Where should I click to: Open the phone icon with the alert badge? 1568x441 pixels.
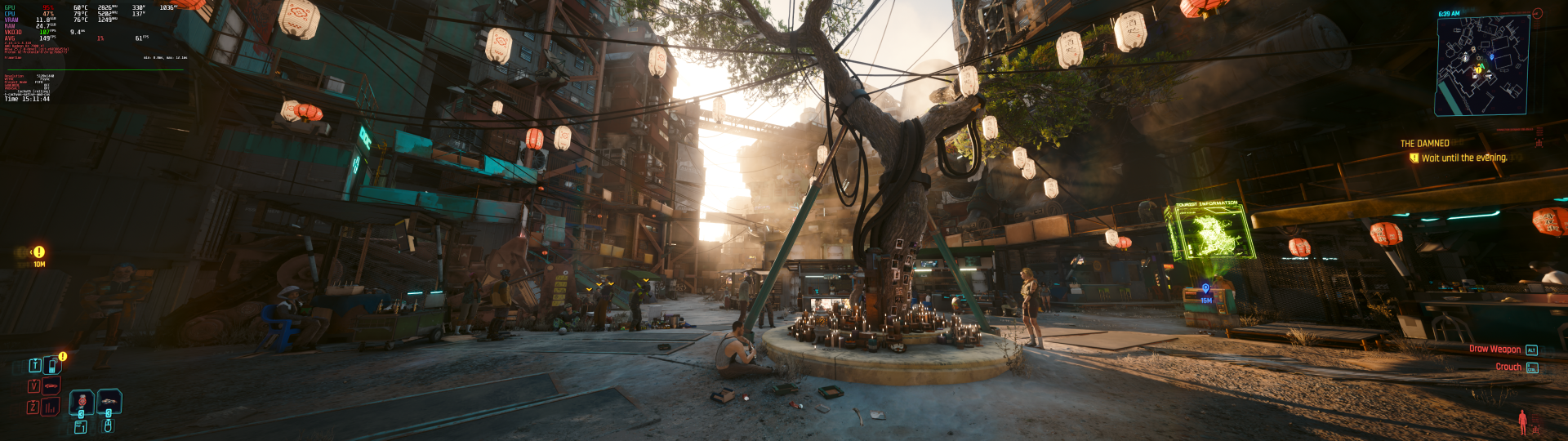(x=51, y=365)
